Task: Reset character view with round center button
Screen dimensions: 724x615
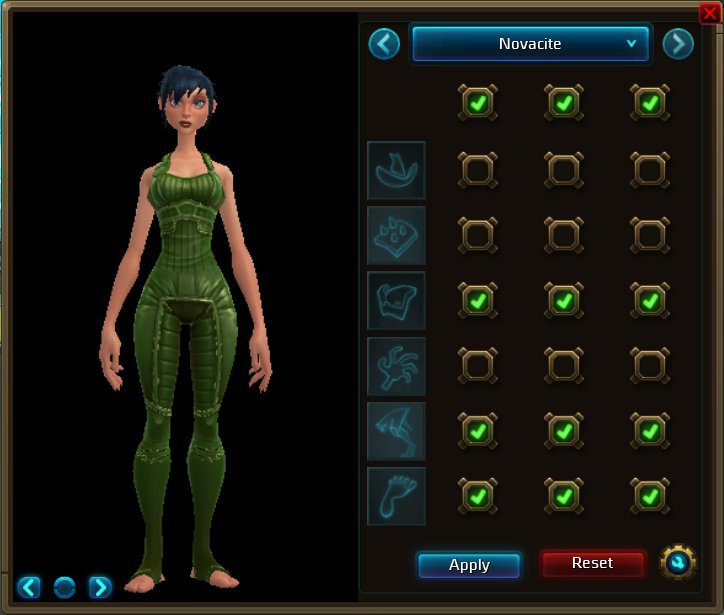Action: click(64, 587)
